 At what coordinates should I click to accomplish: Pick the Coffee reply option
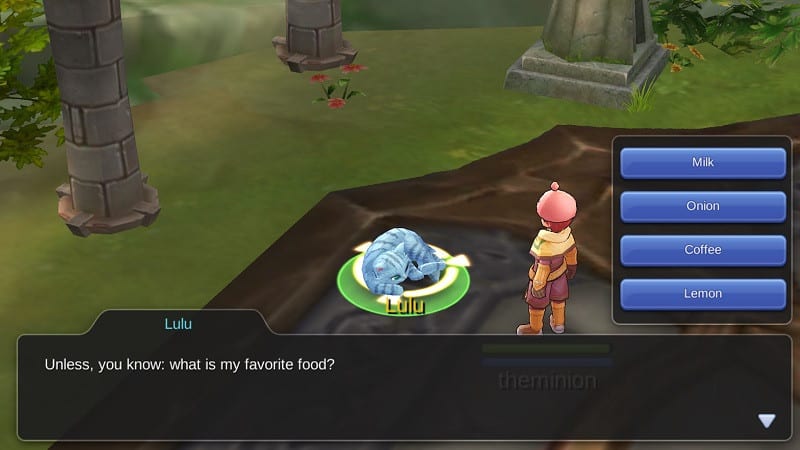(703, 250)
